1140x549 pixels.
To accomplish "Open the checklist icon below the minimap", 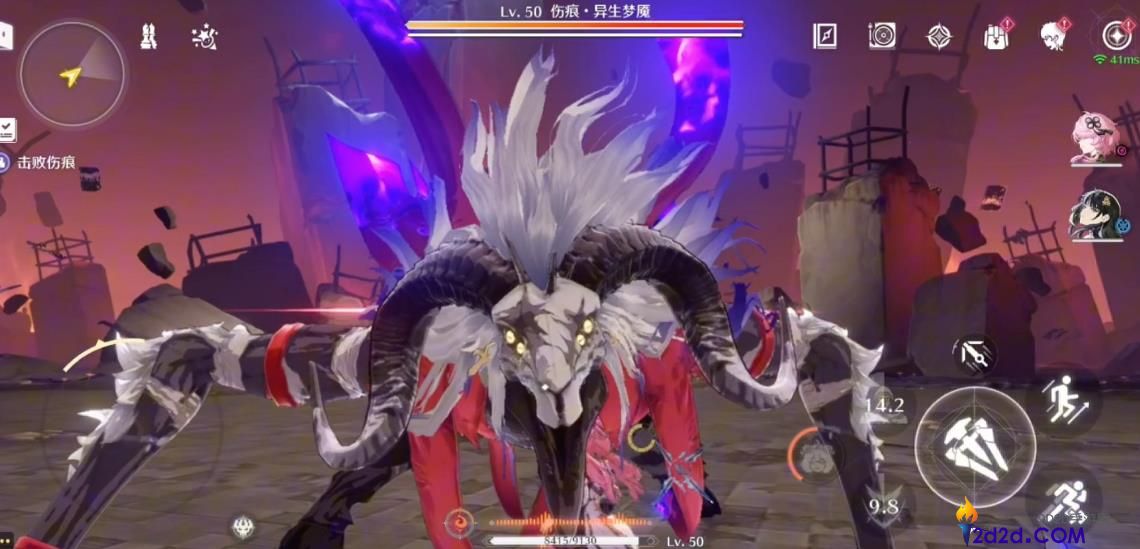I will click(x=7, y=129).
